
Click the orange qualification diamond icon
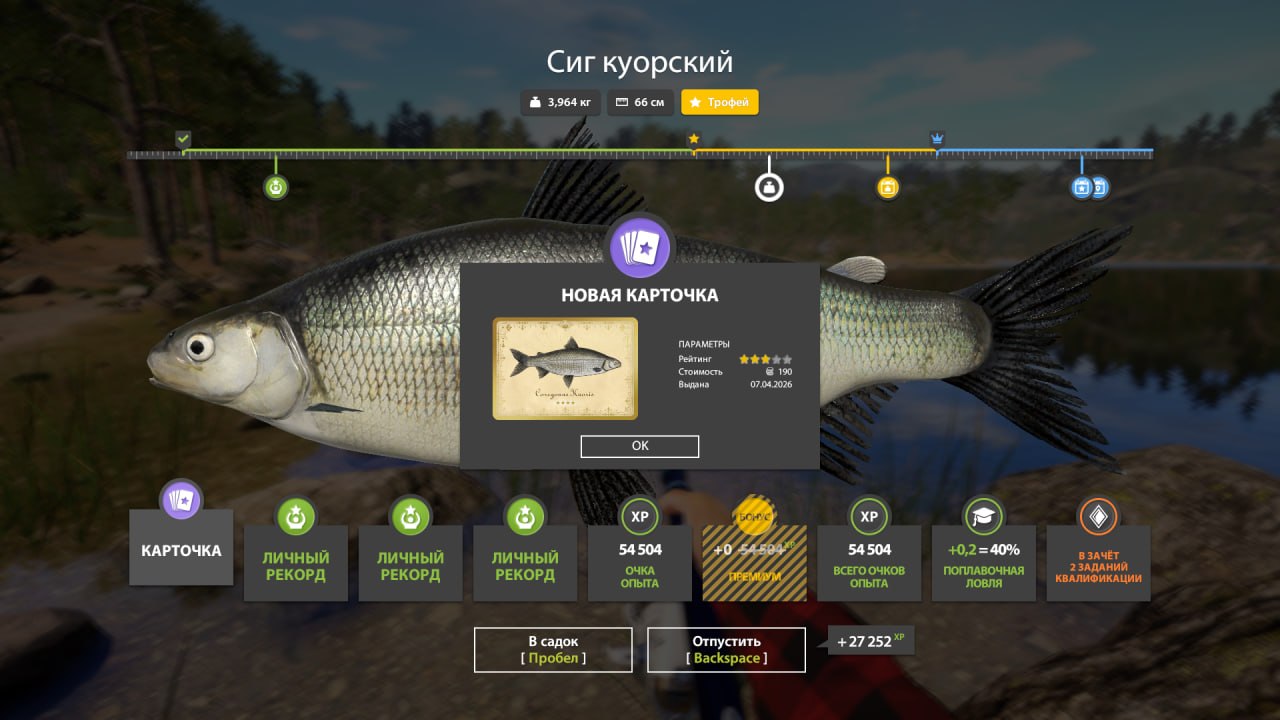click(1098, 517)
